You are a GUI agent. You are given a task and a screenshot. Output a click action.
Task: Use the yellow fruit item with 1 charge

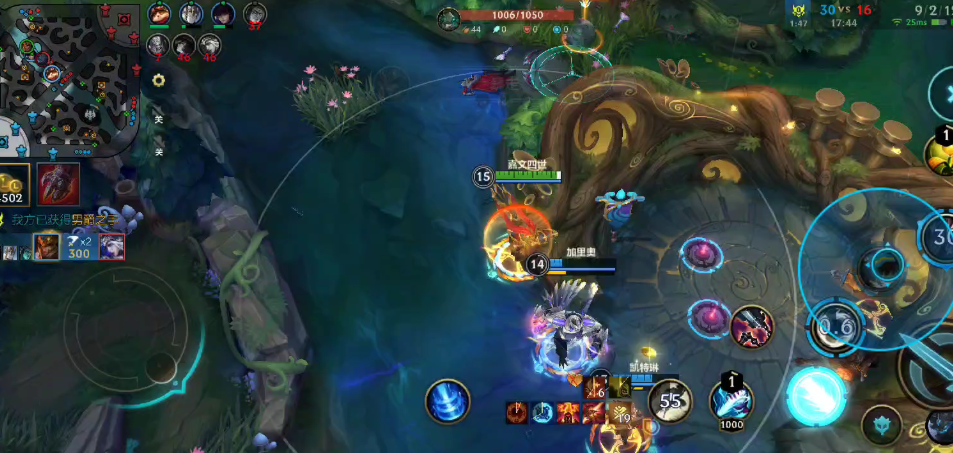[941, 152]
